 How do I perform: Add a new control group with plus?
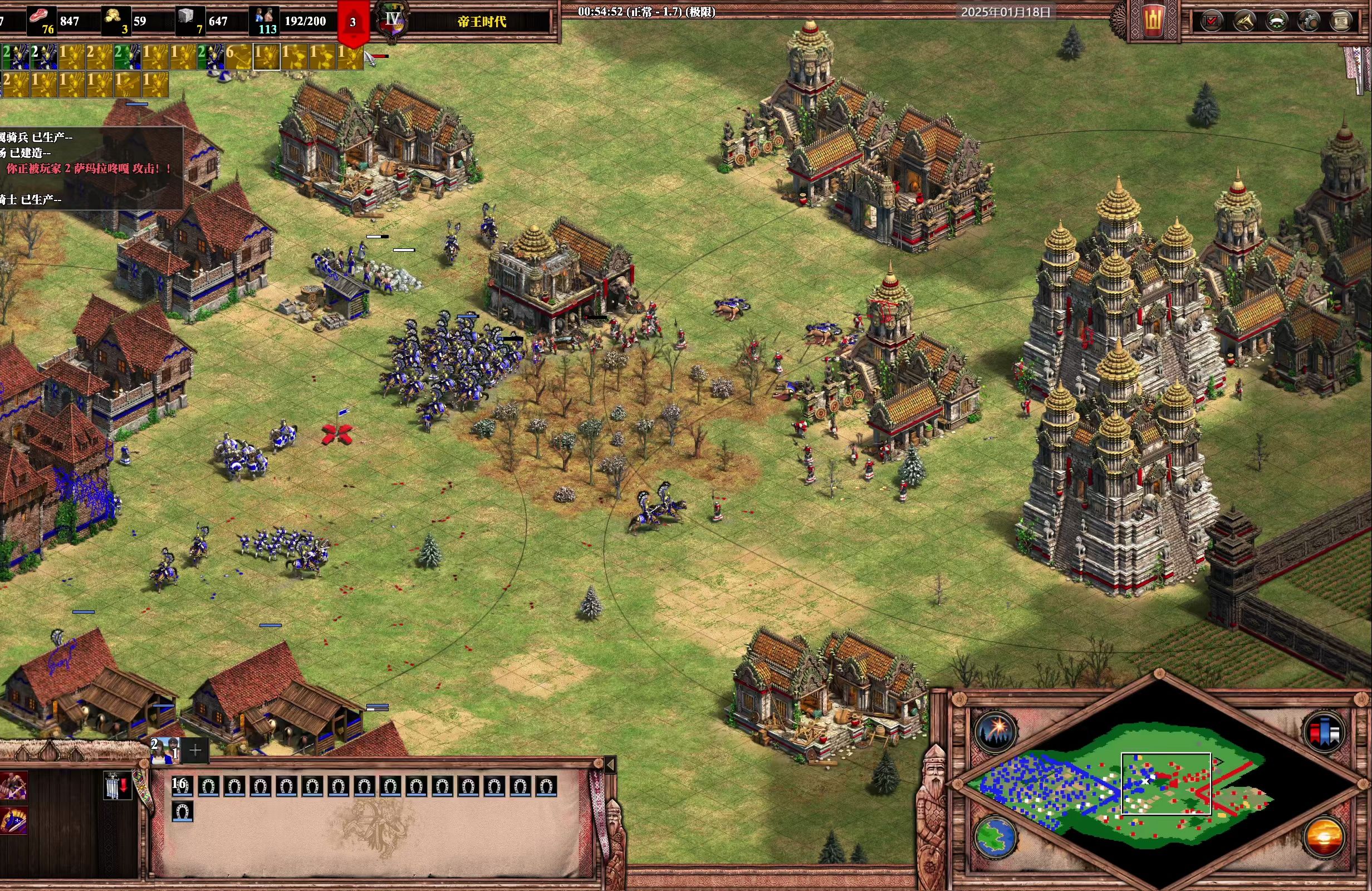point(195,750)
